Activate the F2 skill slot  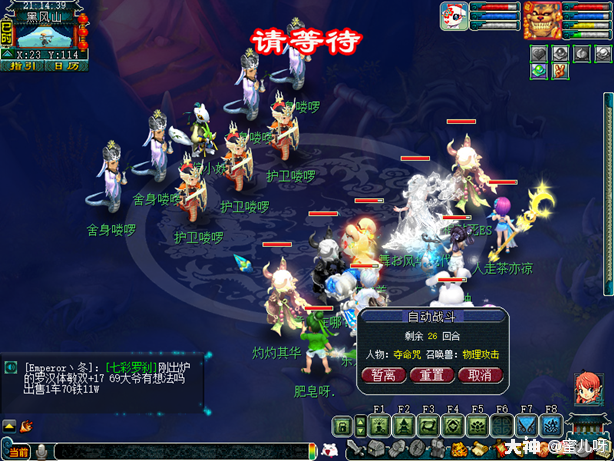404,425
